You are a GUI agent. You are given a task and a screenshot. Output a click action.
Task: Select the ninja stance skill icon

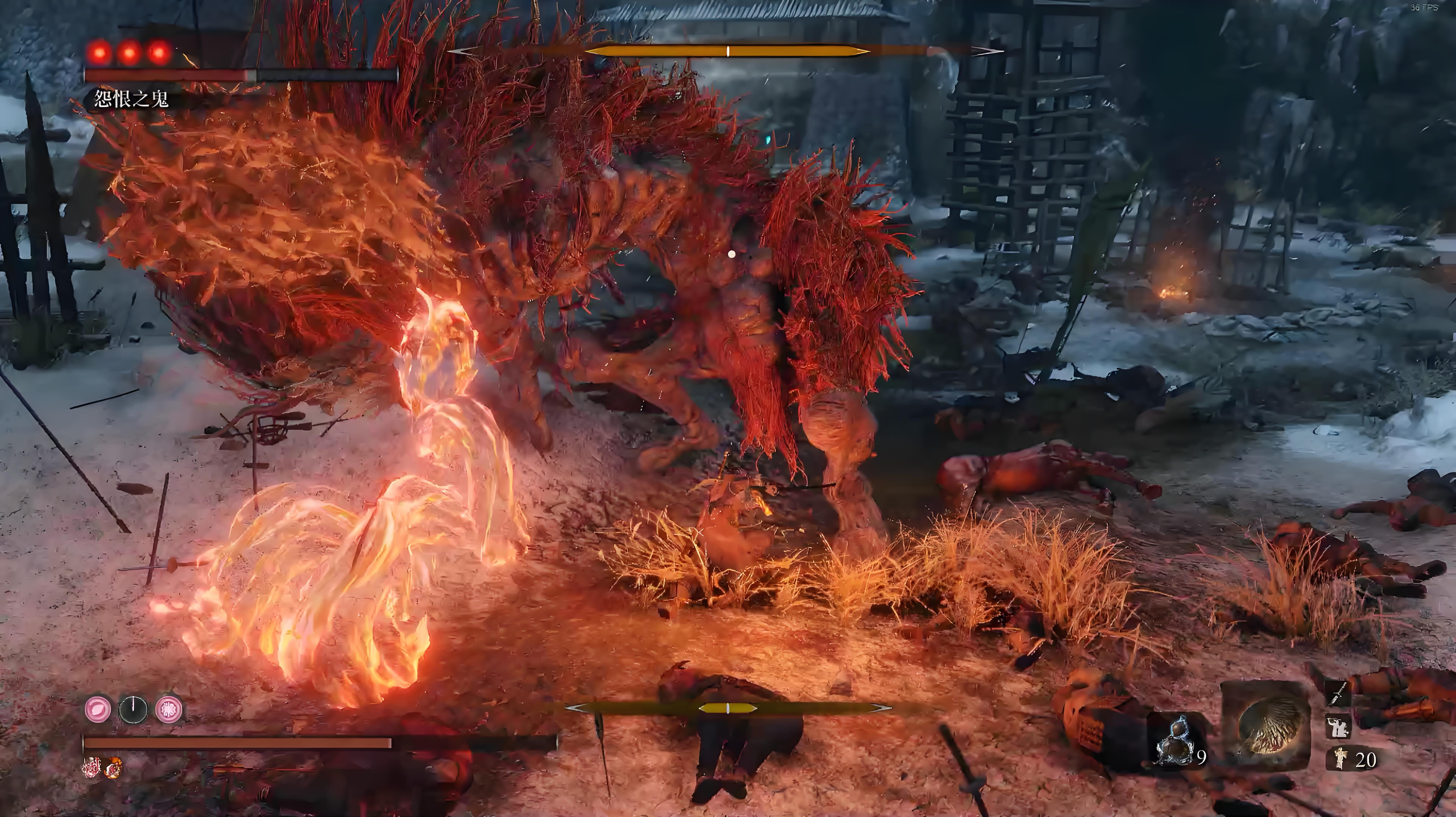[1337, 727]
